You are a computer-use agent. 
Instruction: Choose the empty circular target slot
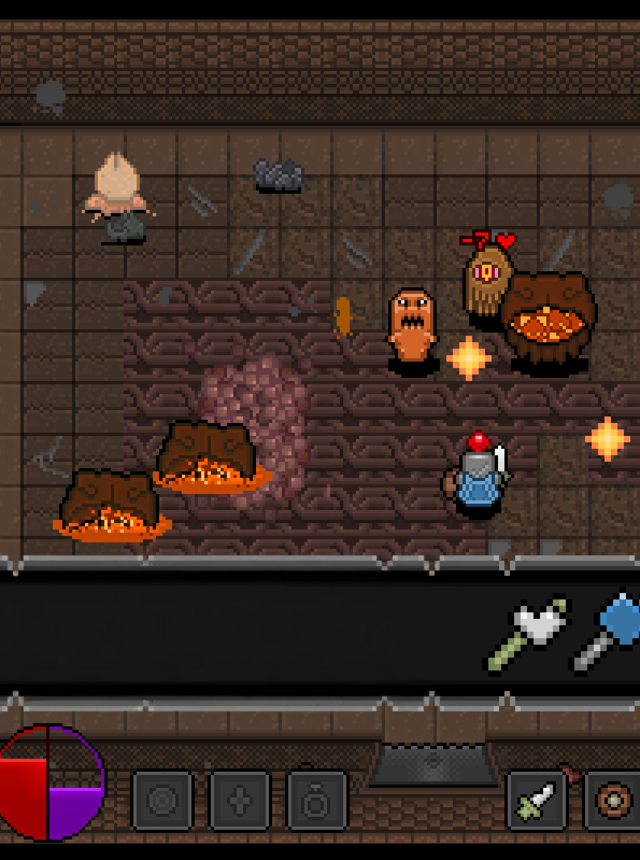[163, 801]
